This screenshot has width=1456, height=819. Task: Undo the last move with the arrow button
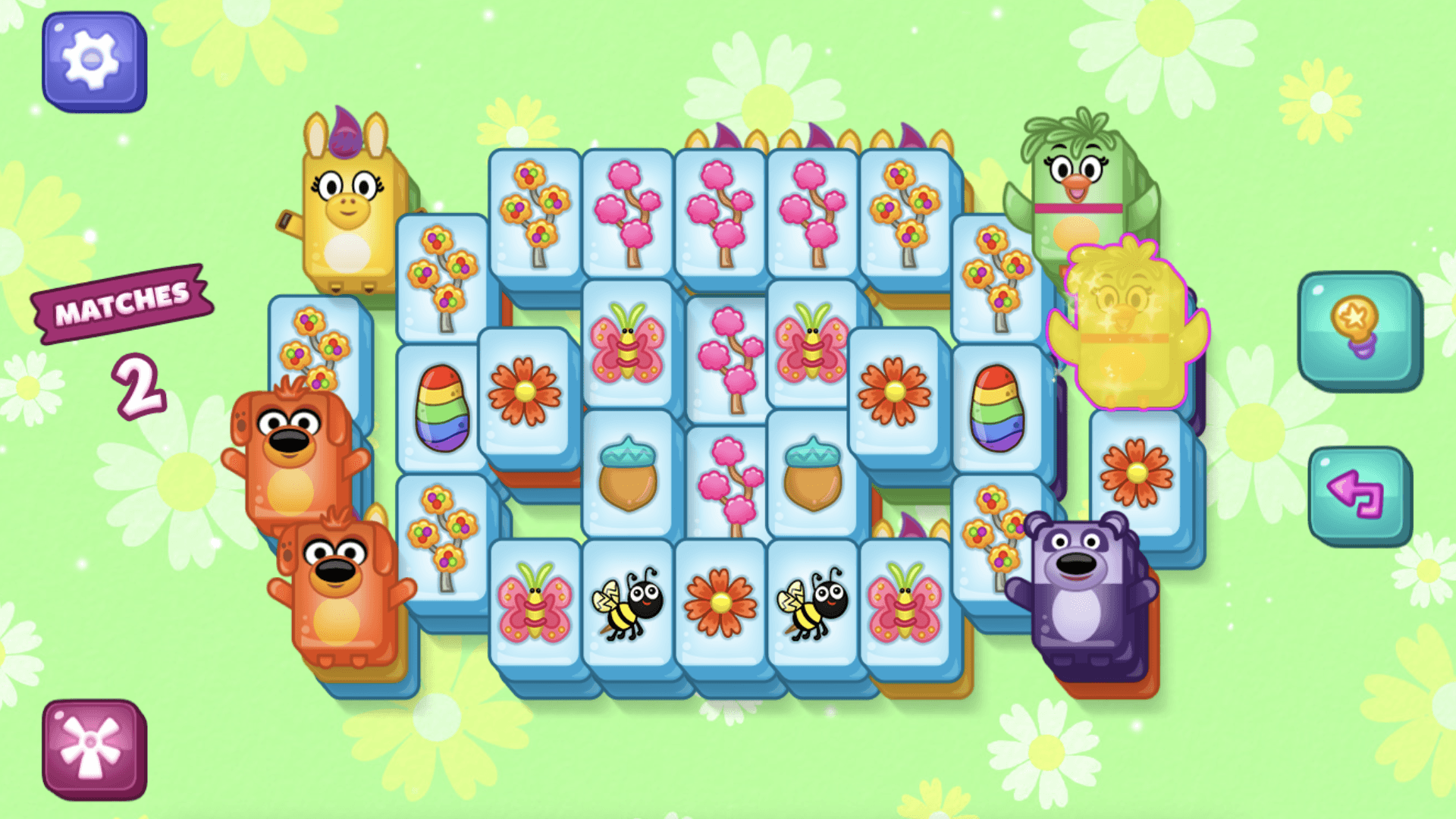coord(1358,495)
